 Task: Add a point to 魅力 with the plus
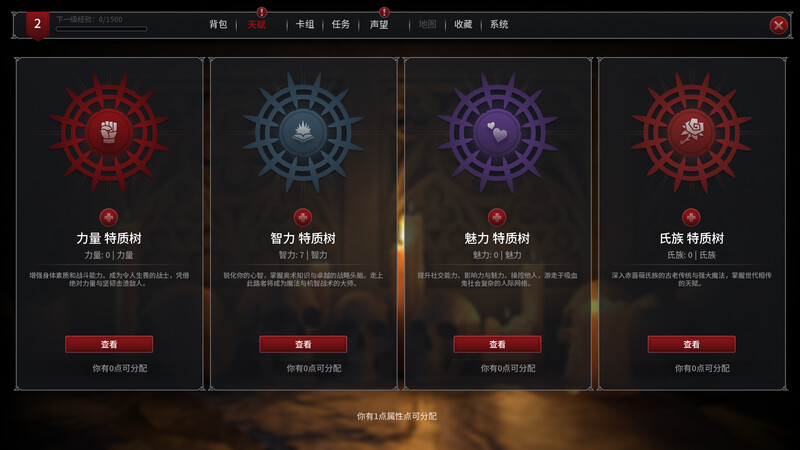coord(497,217)
